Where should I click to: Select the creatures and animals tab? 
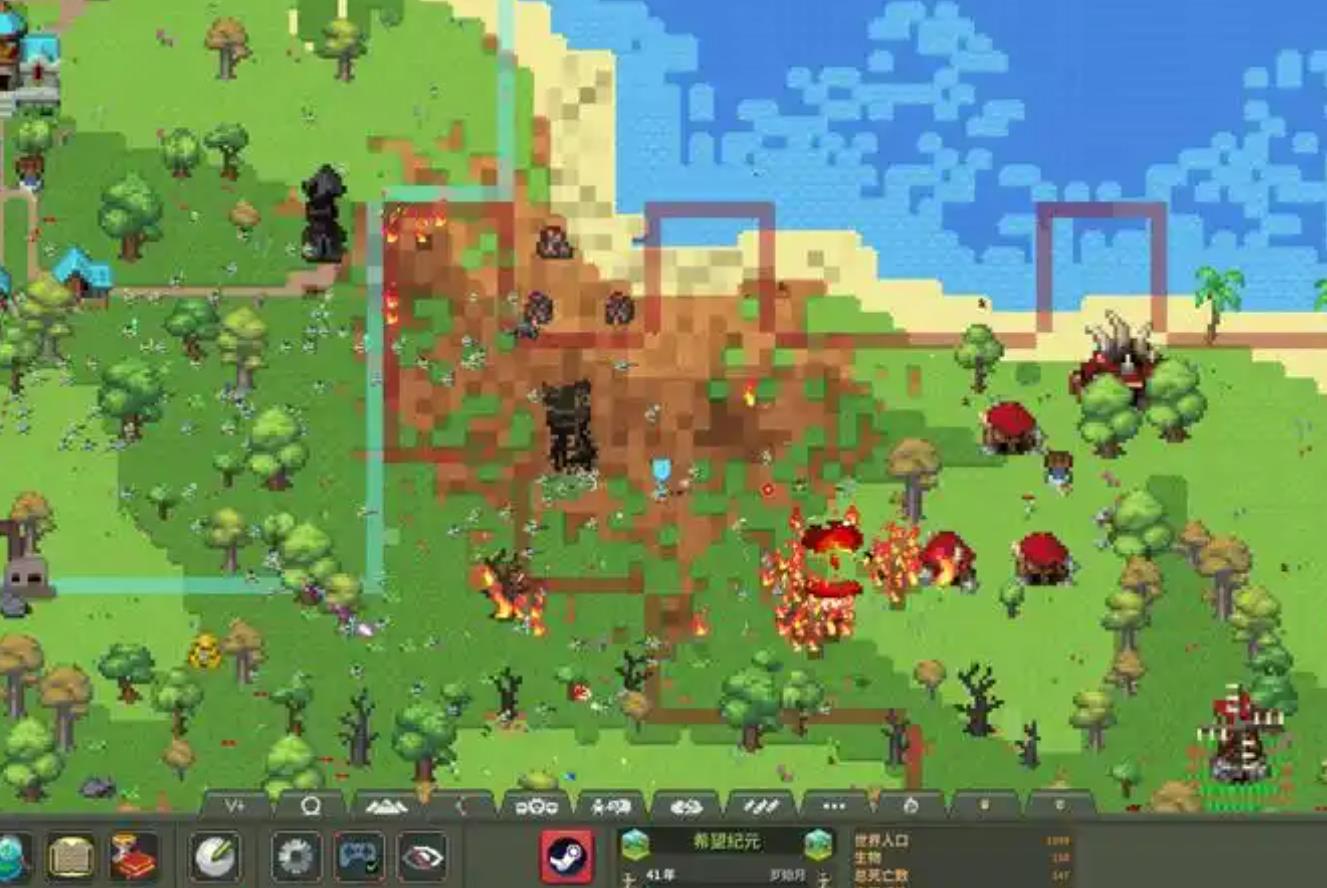[611, 806]
